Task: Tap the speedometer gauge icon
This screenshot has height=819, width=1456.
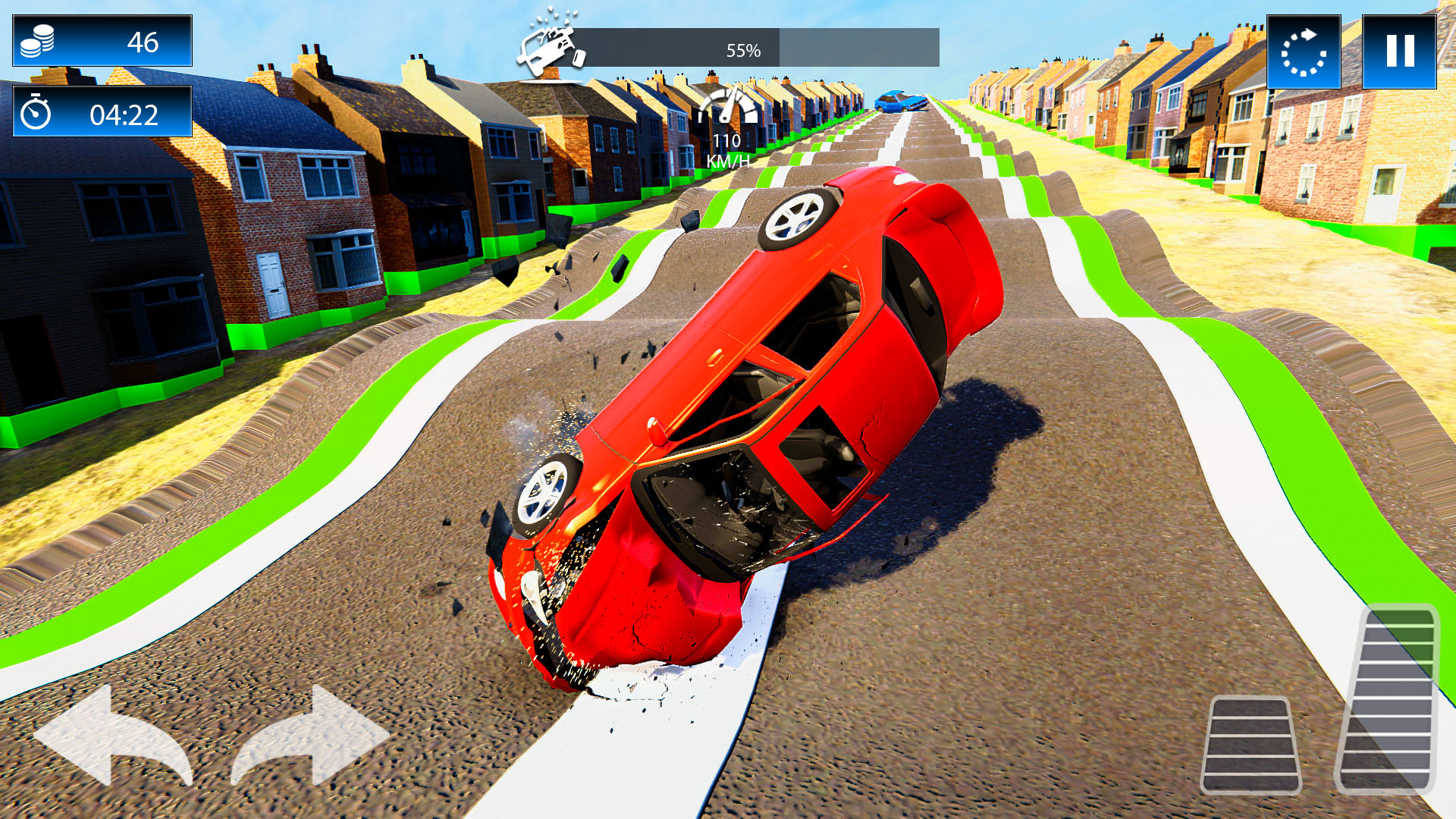Action: pyautogui.click(x=730, y=108)
